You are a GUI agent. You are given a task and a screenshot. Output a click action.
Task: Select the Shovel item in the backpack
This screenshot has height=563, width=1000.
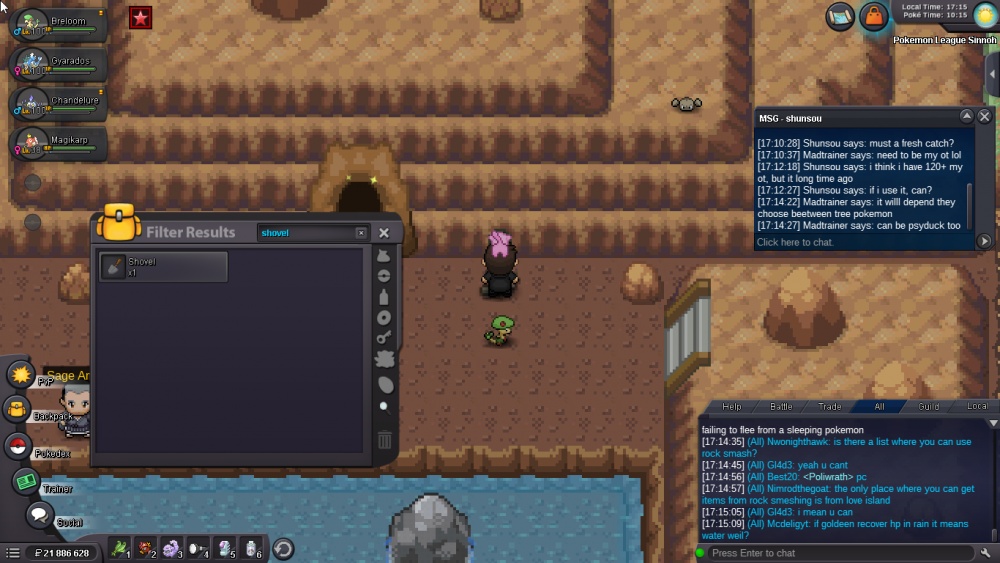164,267
